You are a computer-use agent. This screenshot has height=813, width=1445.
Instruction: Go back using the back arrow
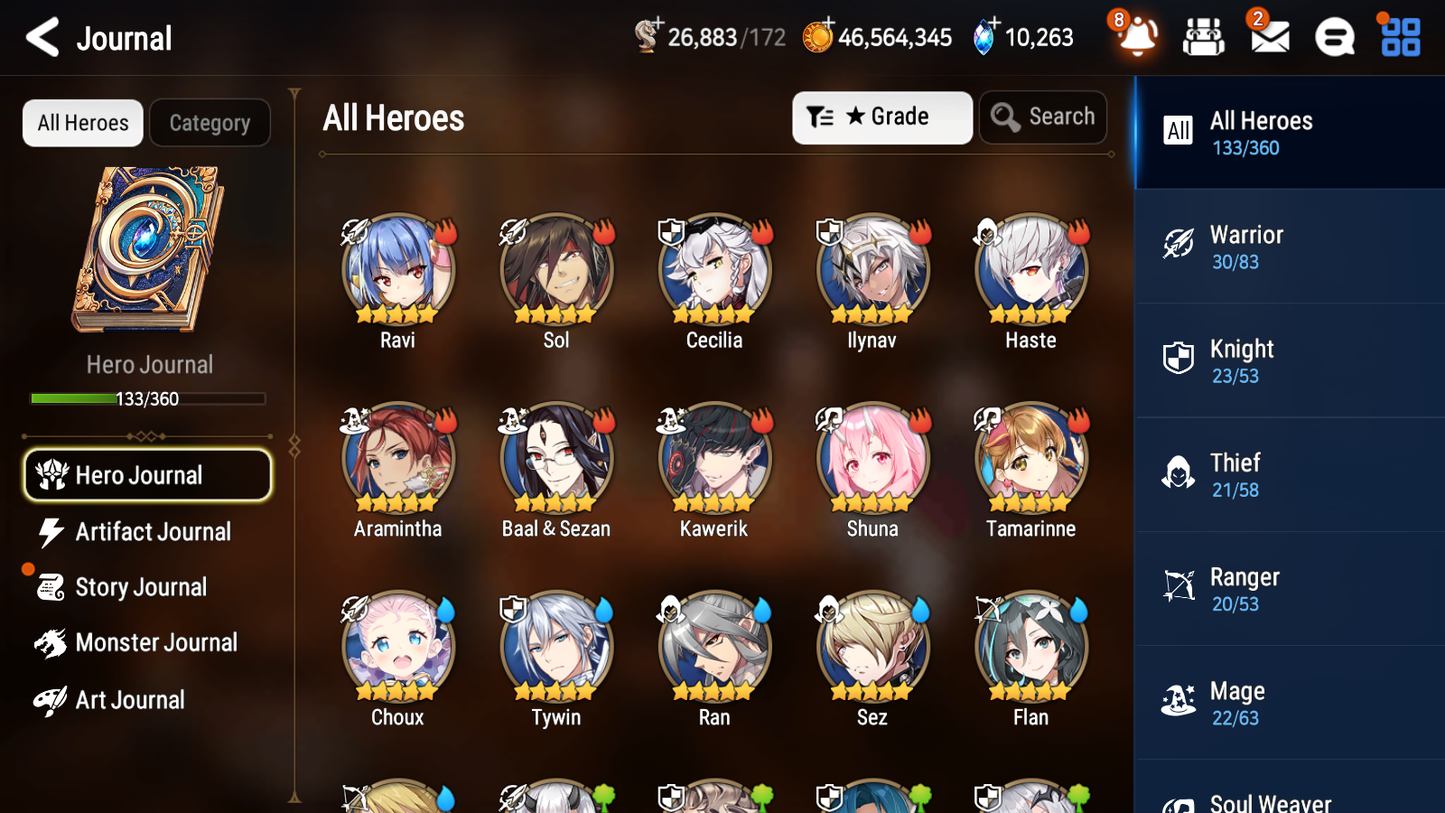tap(42, 37)
